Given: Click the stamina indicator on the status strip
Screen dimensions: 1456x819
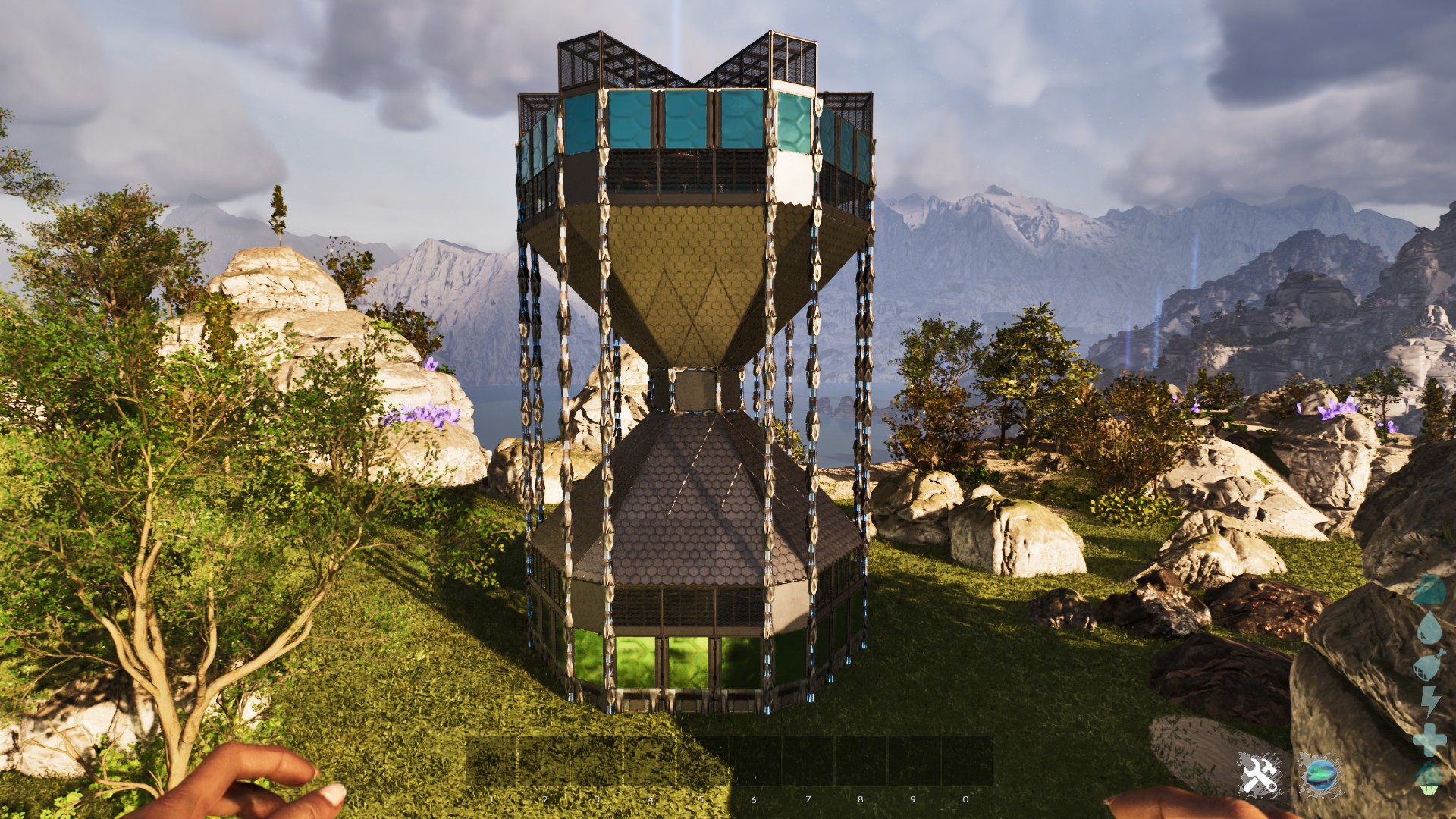Looking at the screenshot, I should [1429, 701].
